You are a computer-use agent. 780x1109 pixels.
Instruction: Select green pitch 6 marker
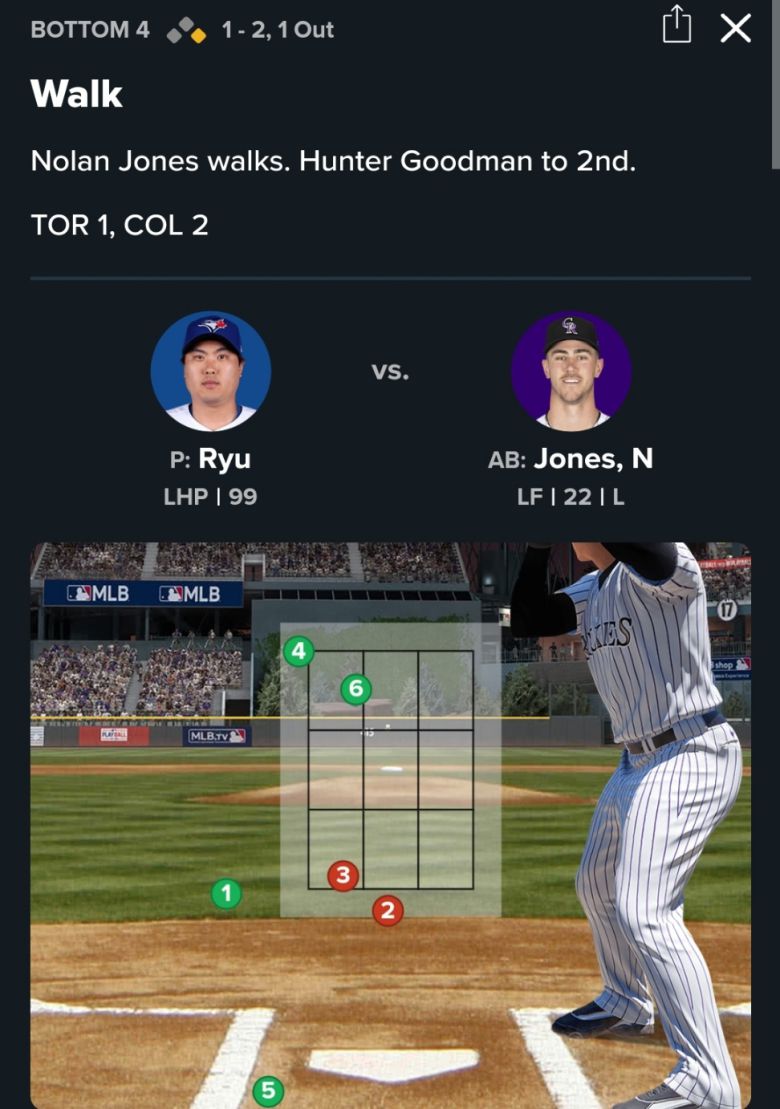(356, 688)
